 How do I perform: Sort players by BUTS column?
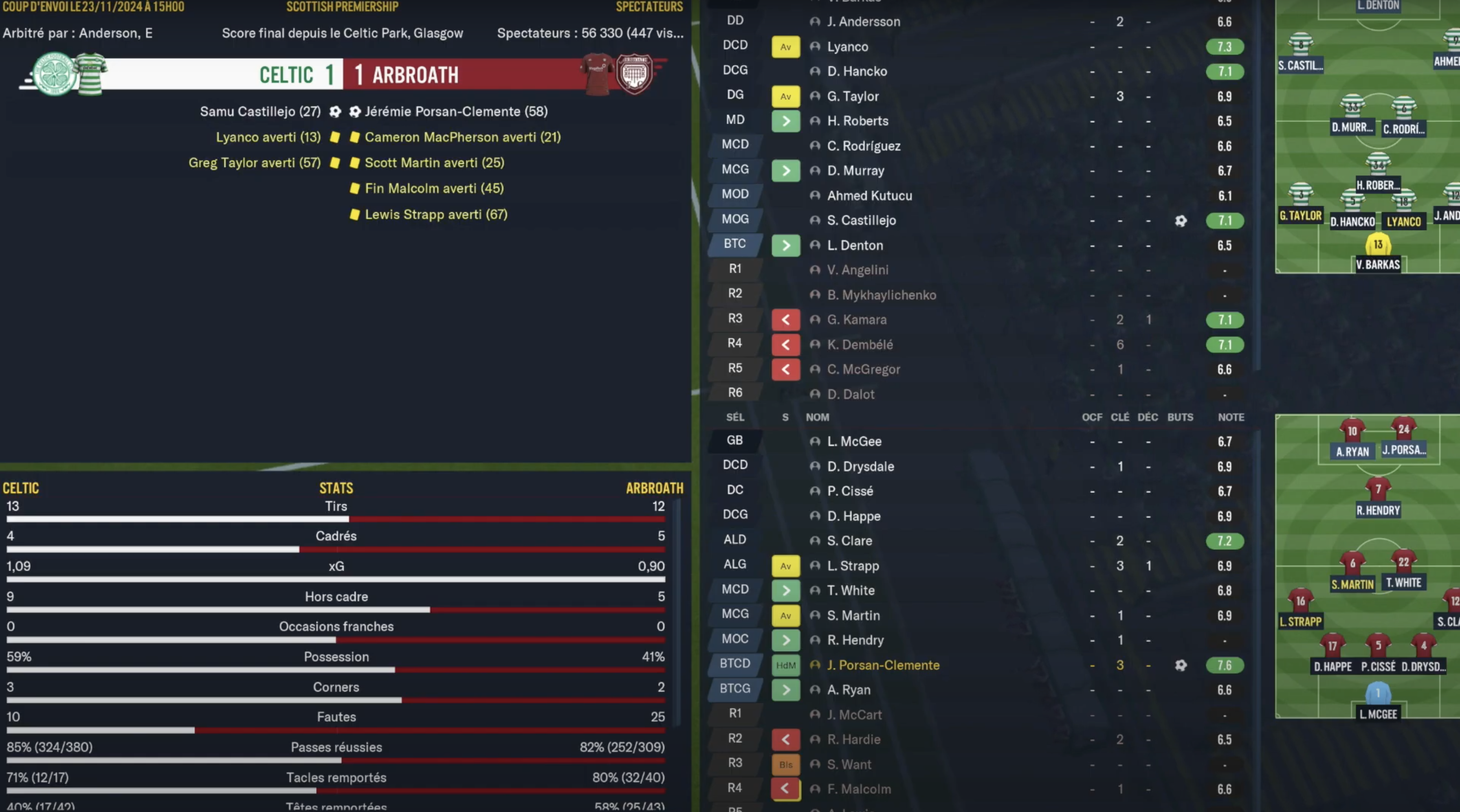point(1180,417)
